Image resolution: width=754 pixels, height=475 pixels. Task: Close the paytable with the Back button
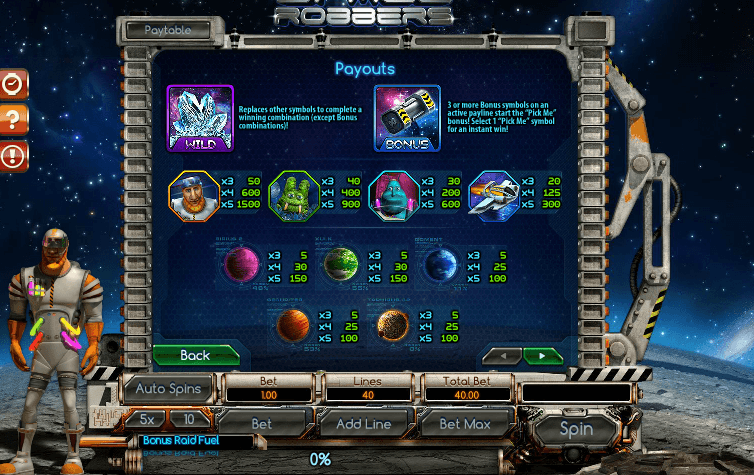[x=195, y=355]
